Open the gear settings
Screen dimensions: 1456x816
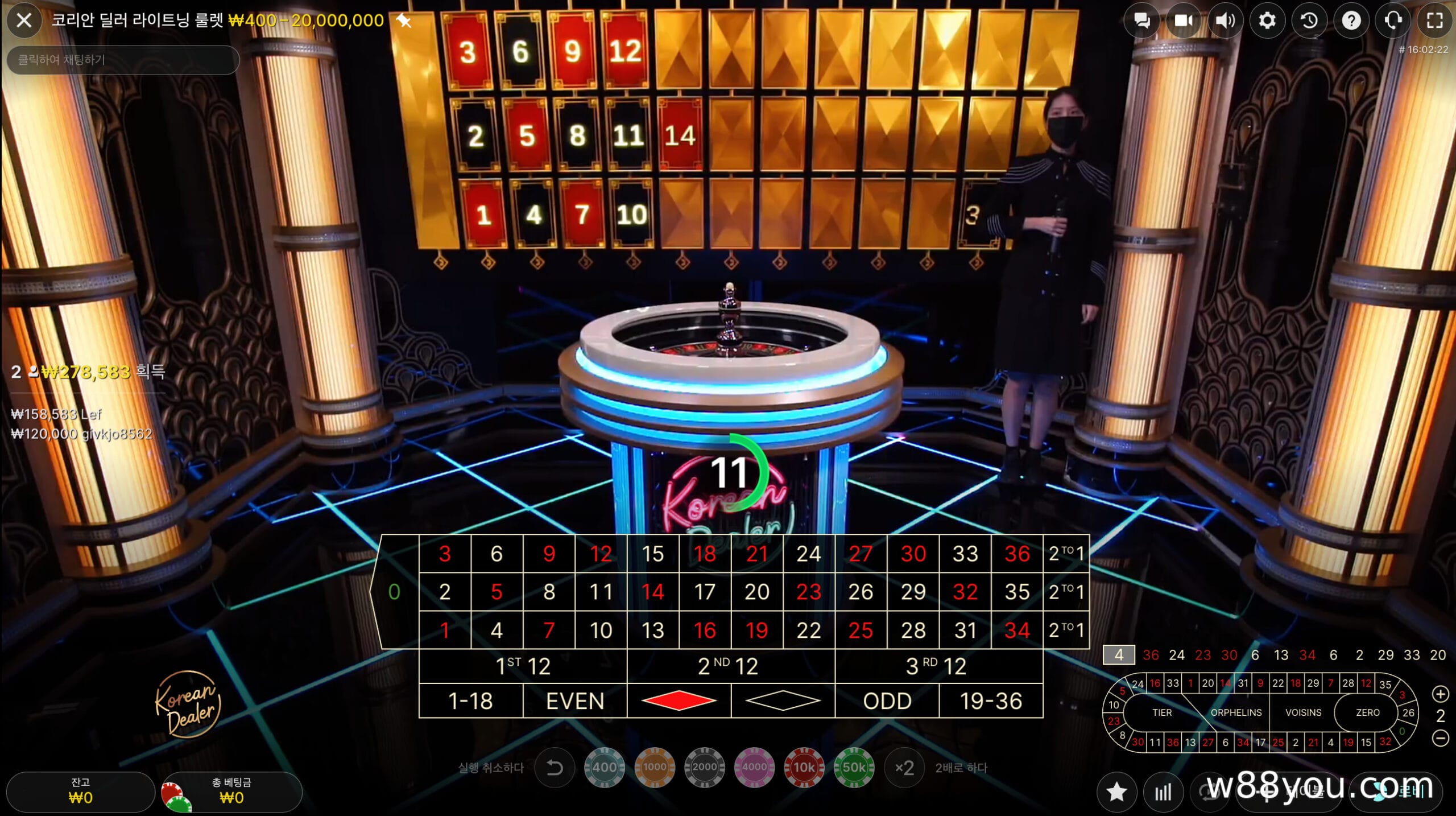coord(1267,21)
